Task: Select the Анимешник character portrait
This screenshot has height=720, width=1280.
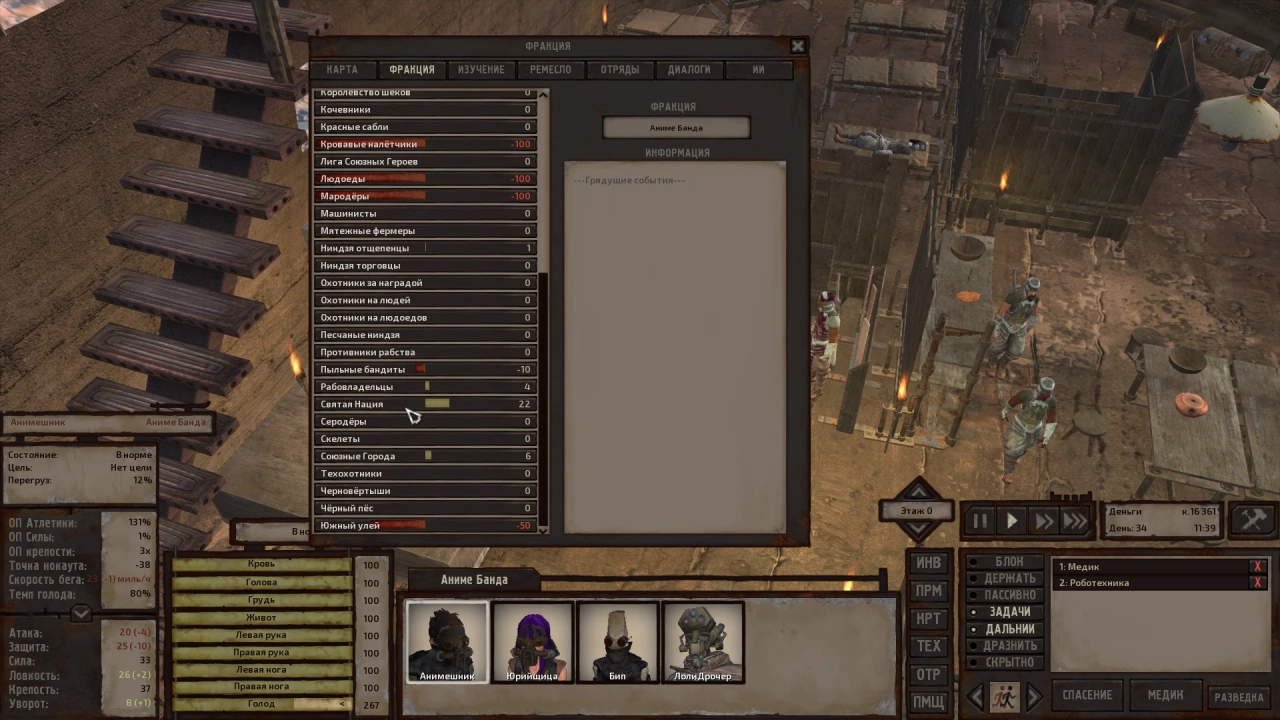Action: click(446, 642)
